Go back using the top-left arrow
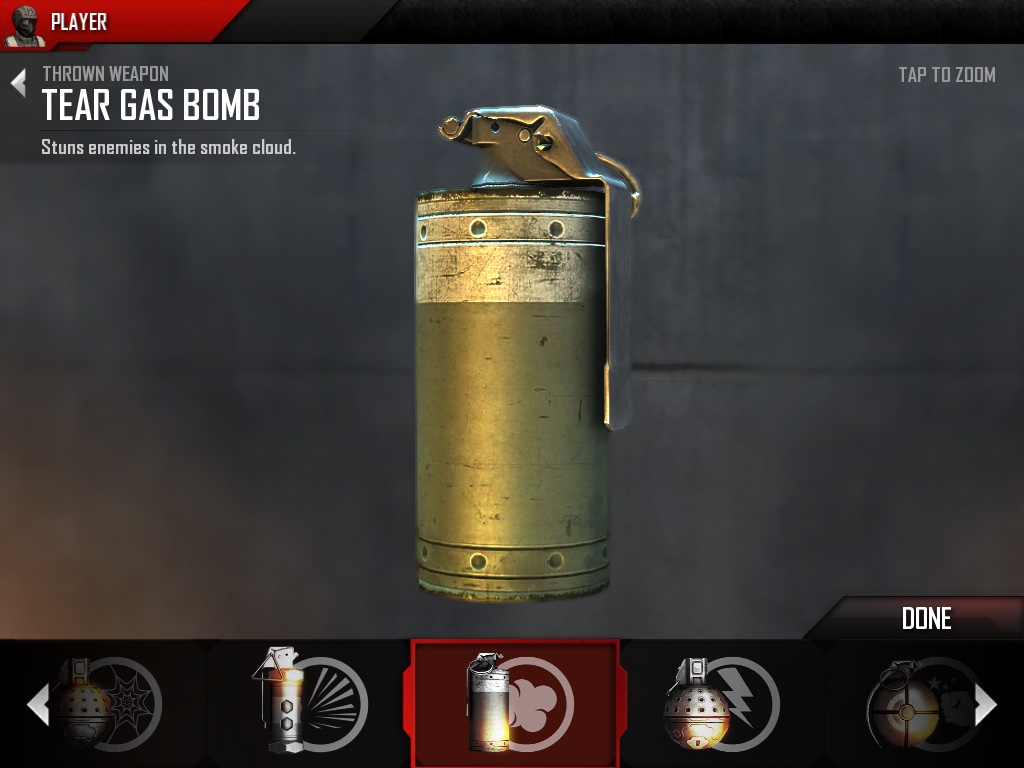Image resolution: width=1024 pixels, height=768 pixels. [x=18, y=83]
